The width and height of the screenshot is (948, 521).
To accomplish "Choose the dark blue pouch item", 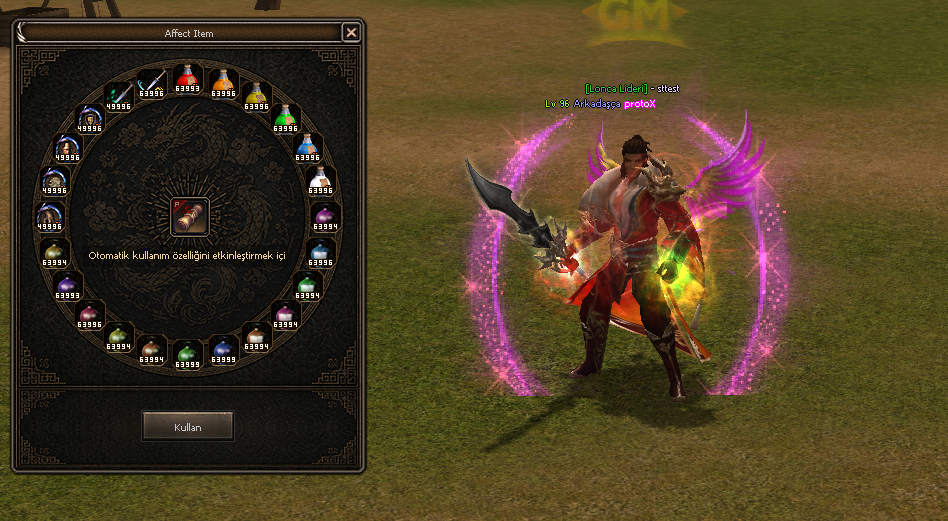I will [222, 349].
